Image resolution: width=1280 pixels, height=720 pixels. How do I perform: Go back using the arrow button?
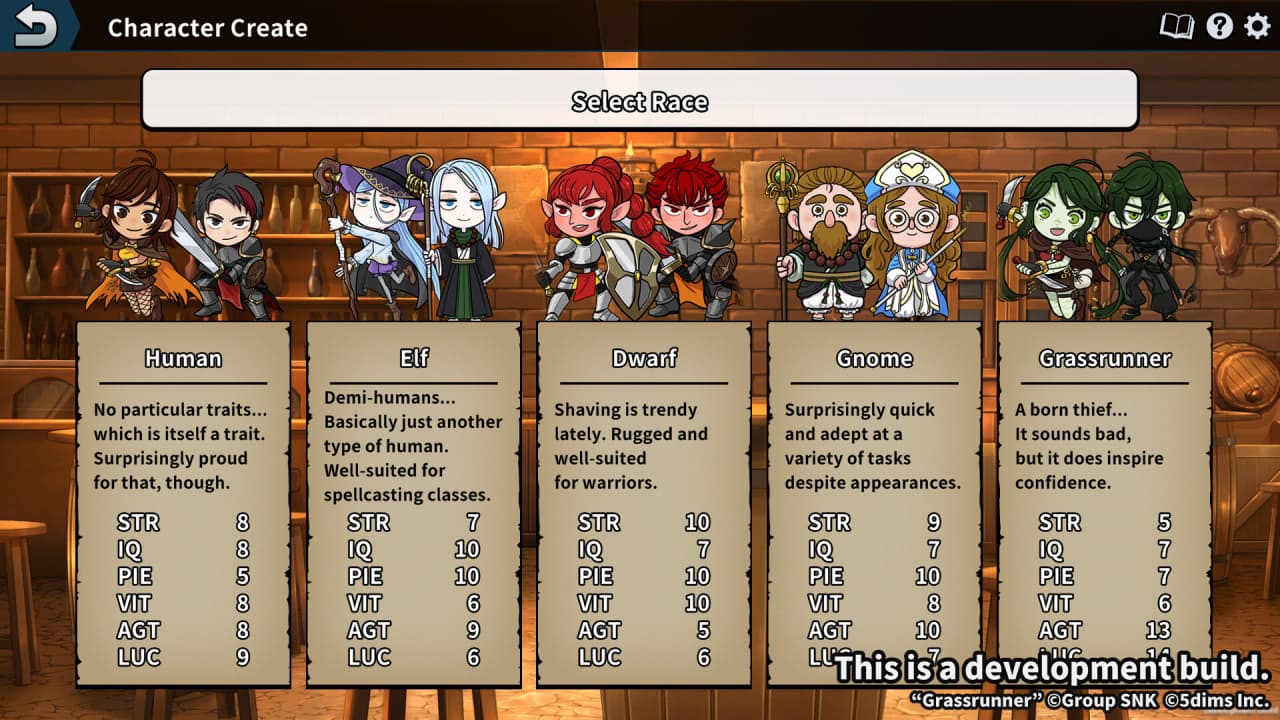pos(36,26)
